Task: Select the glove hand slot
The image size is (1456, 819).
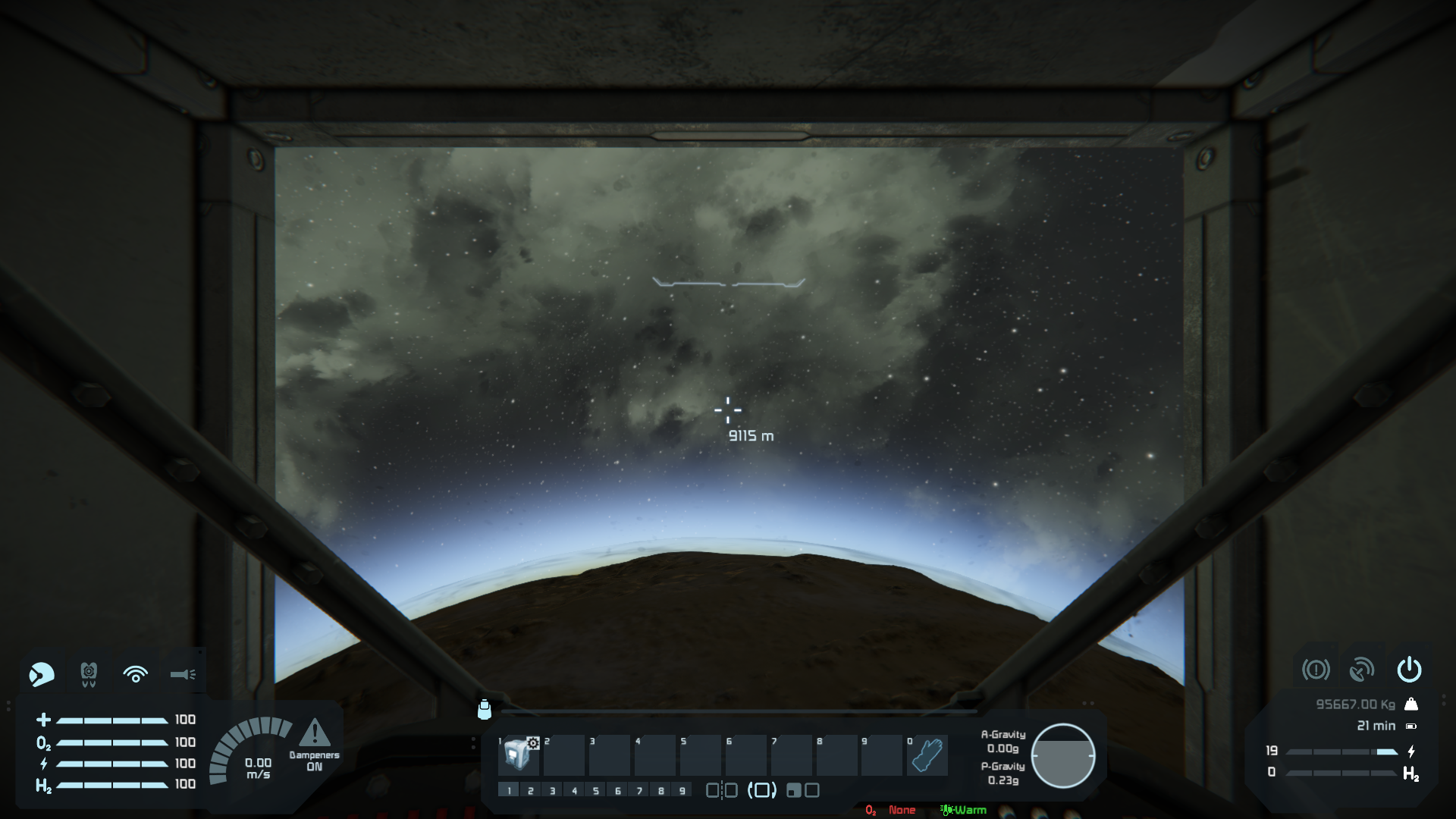Action: pos(927,755)
